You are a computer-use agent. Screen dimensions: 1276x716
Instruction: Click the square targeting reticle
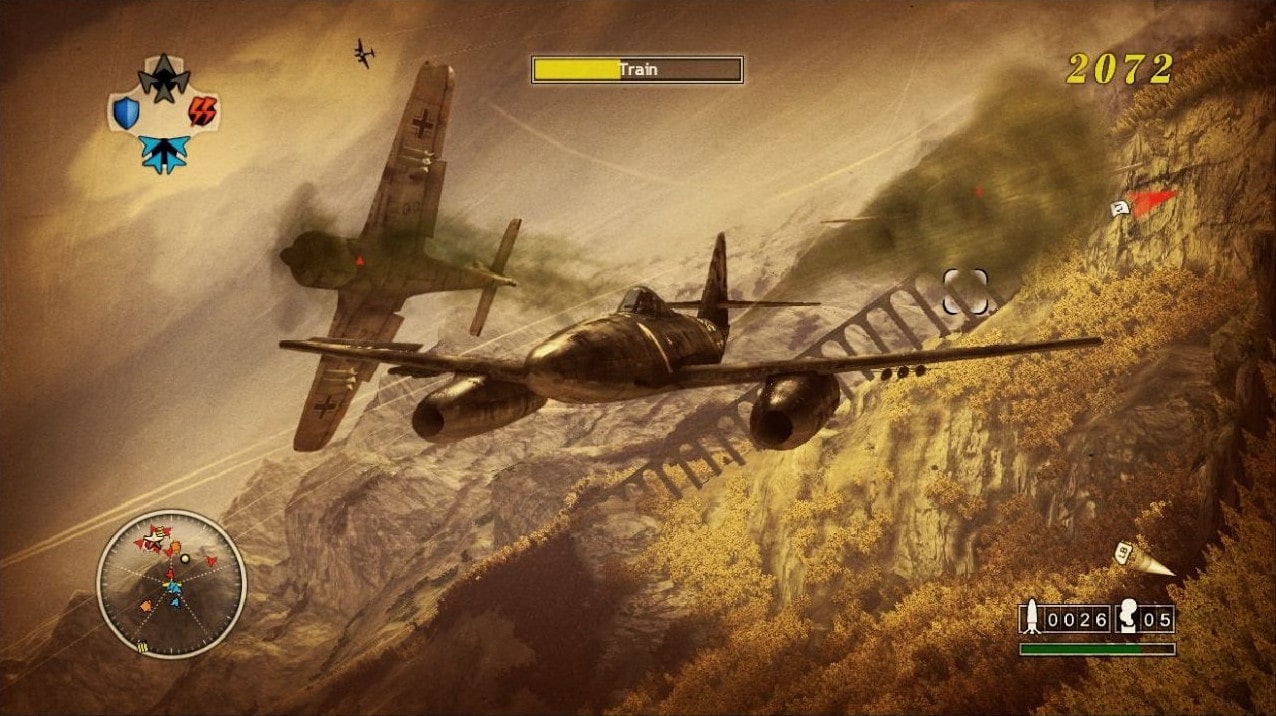pyautogui.click(x=965, y=291)
